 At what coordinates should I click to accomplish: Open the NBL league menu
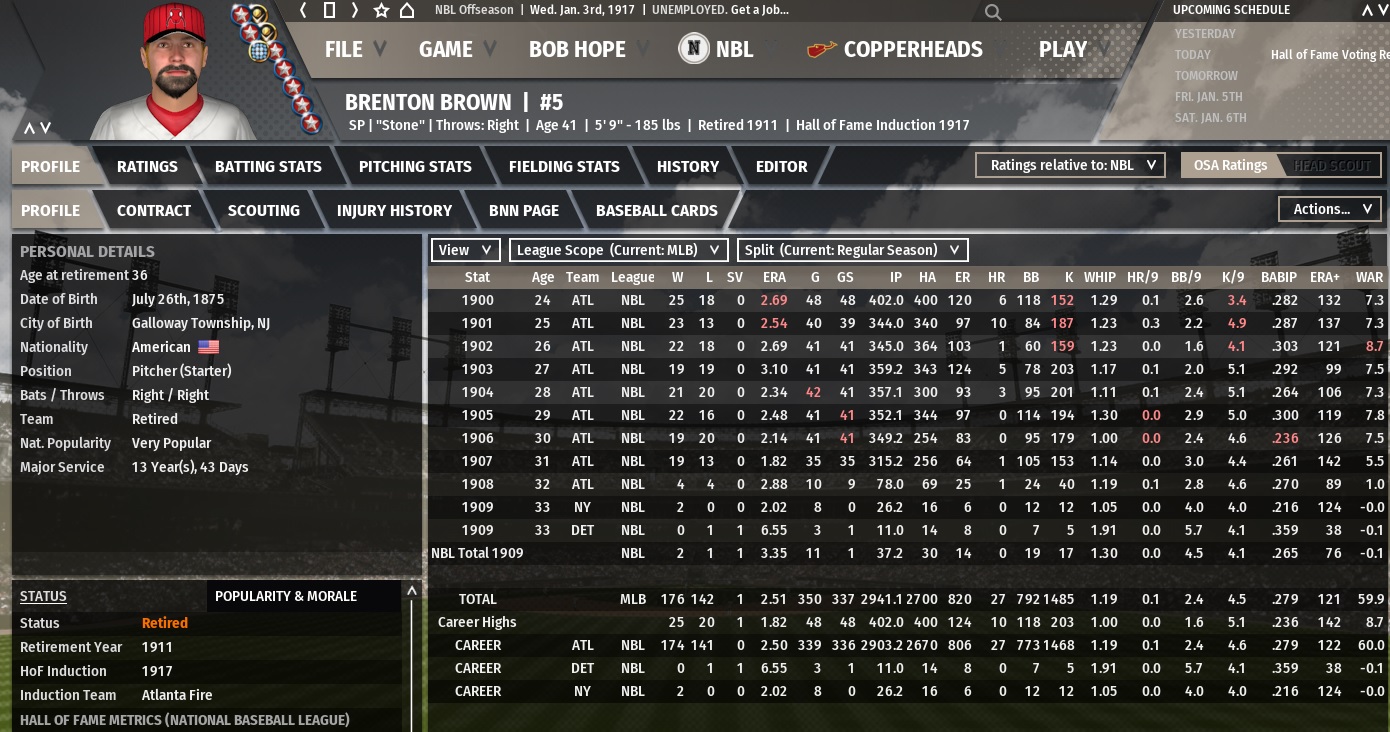(717, 49)
